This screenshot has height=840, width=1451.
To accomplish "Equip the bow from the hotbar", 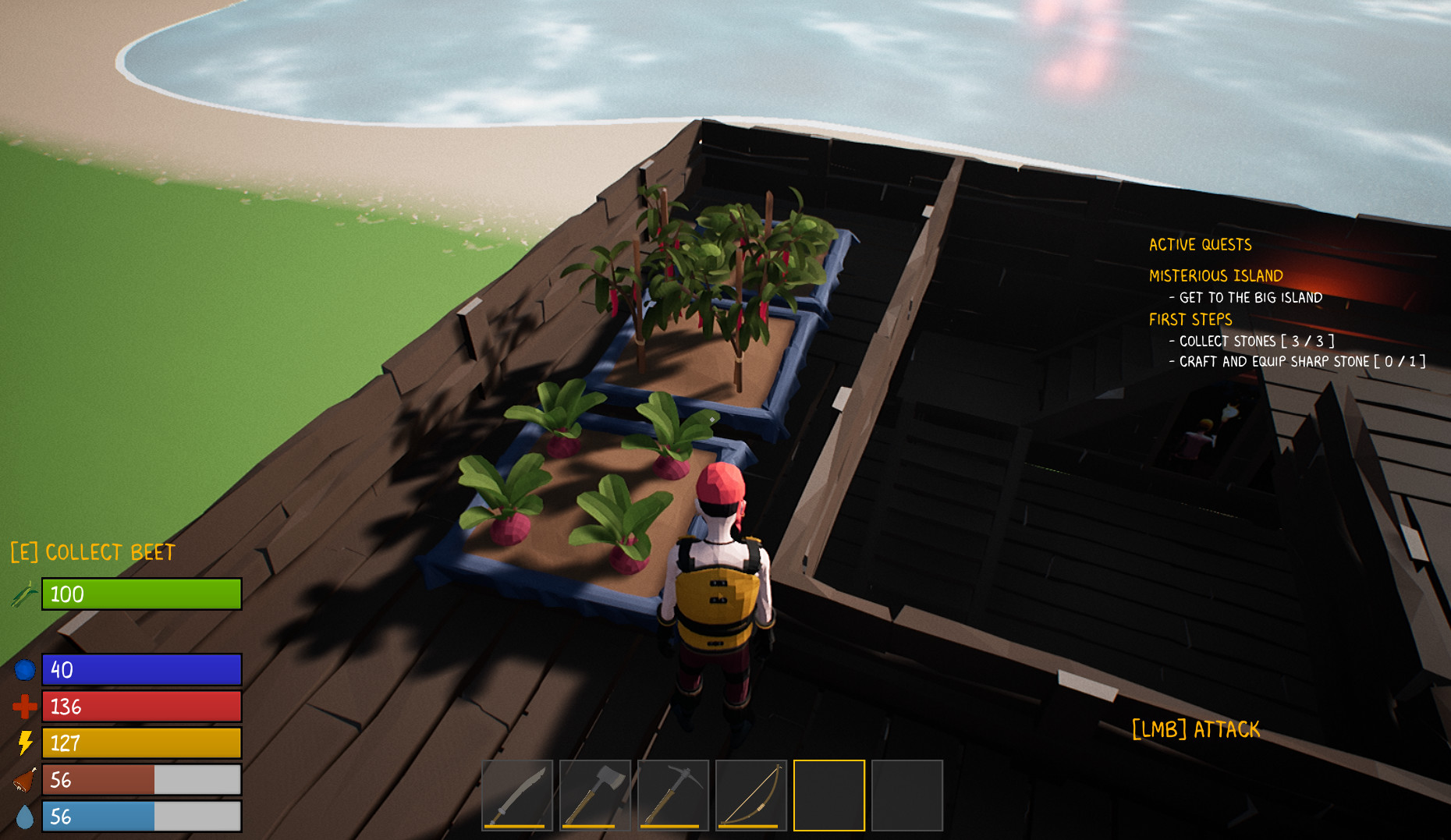I will pyautogui.click(x=750, y=795).
